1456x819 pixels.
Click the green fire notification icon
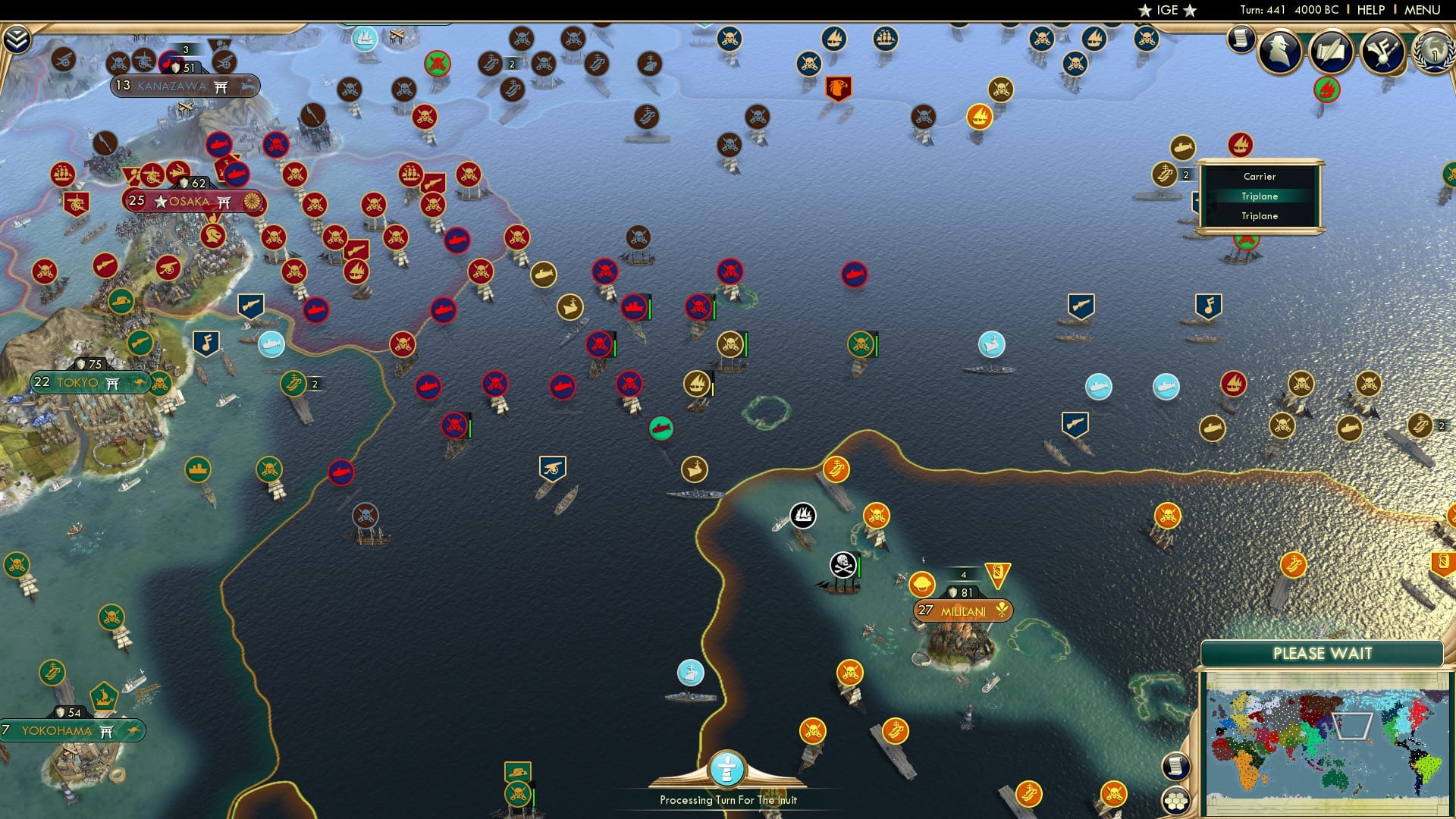1328,89
